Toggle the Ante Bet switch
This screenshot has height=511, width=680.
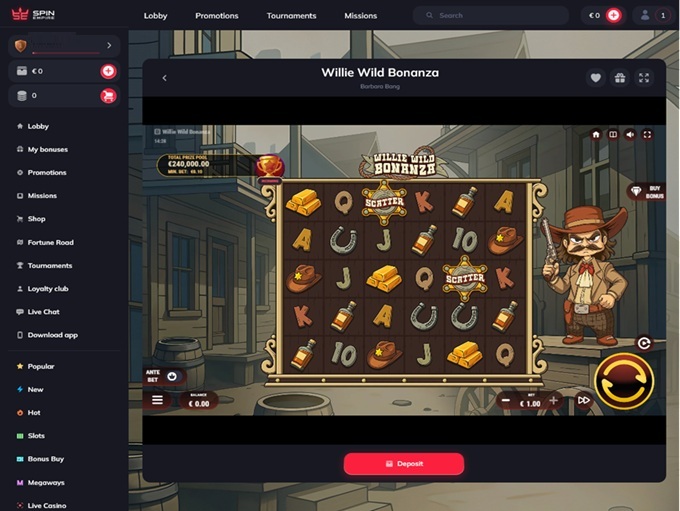[x=171, y=377]
